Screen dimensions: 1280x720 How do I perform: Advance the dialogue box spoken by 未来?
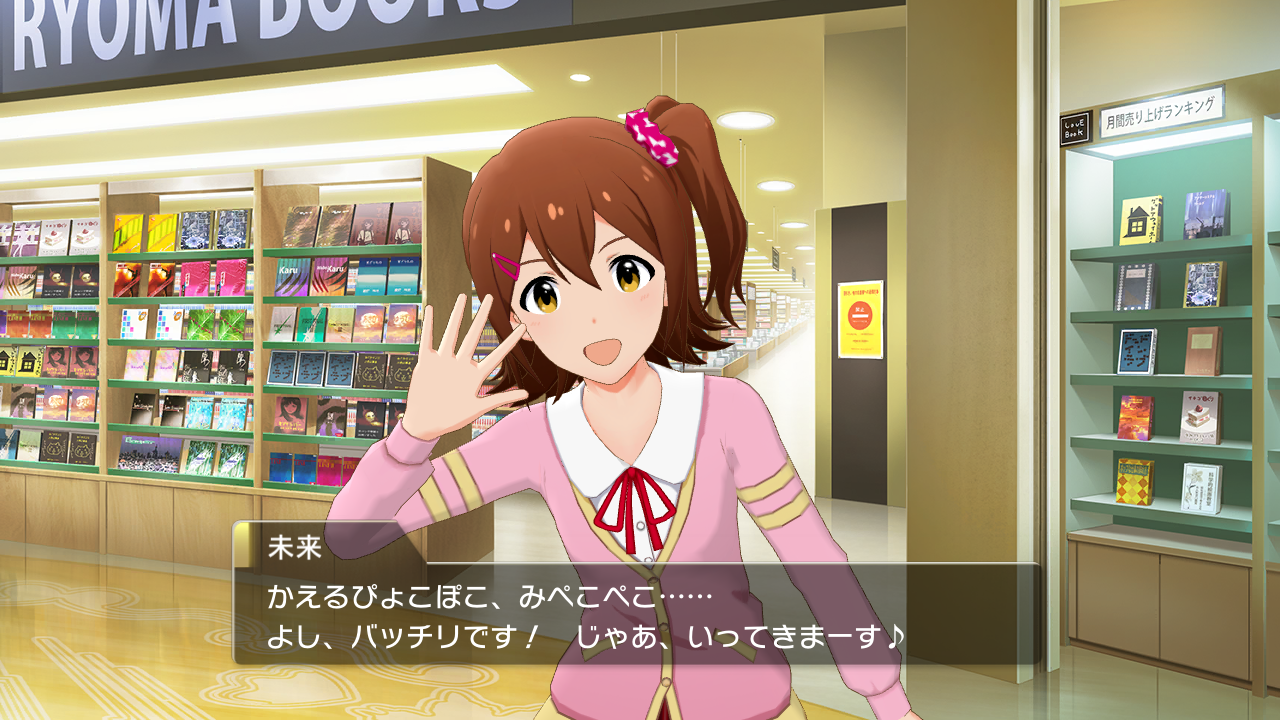[x=636, y=614]
